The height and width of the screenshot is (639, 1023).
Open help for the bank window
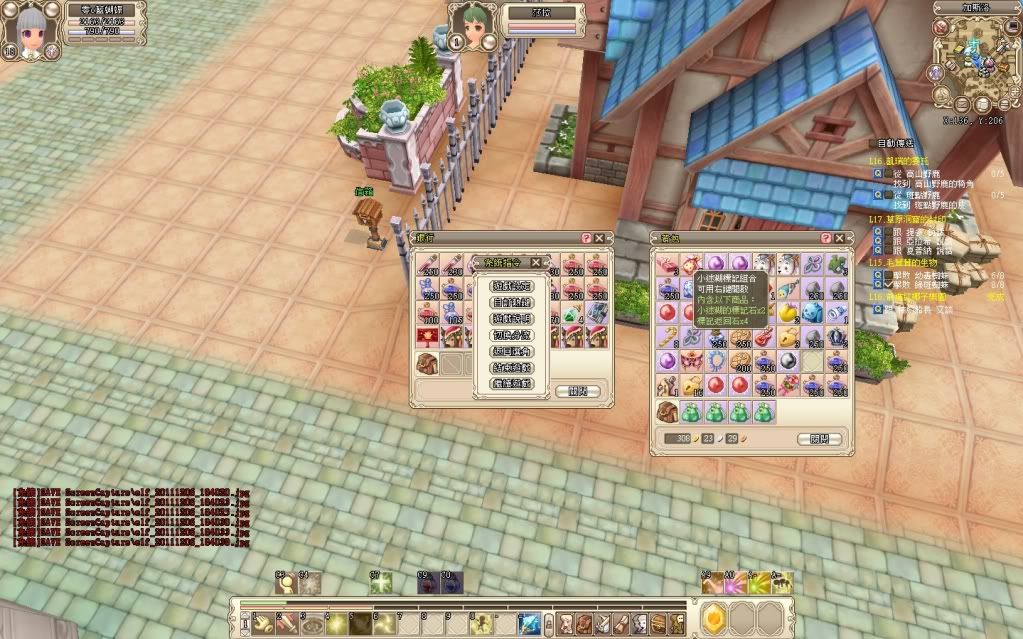587,238
